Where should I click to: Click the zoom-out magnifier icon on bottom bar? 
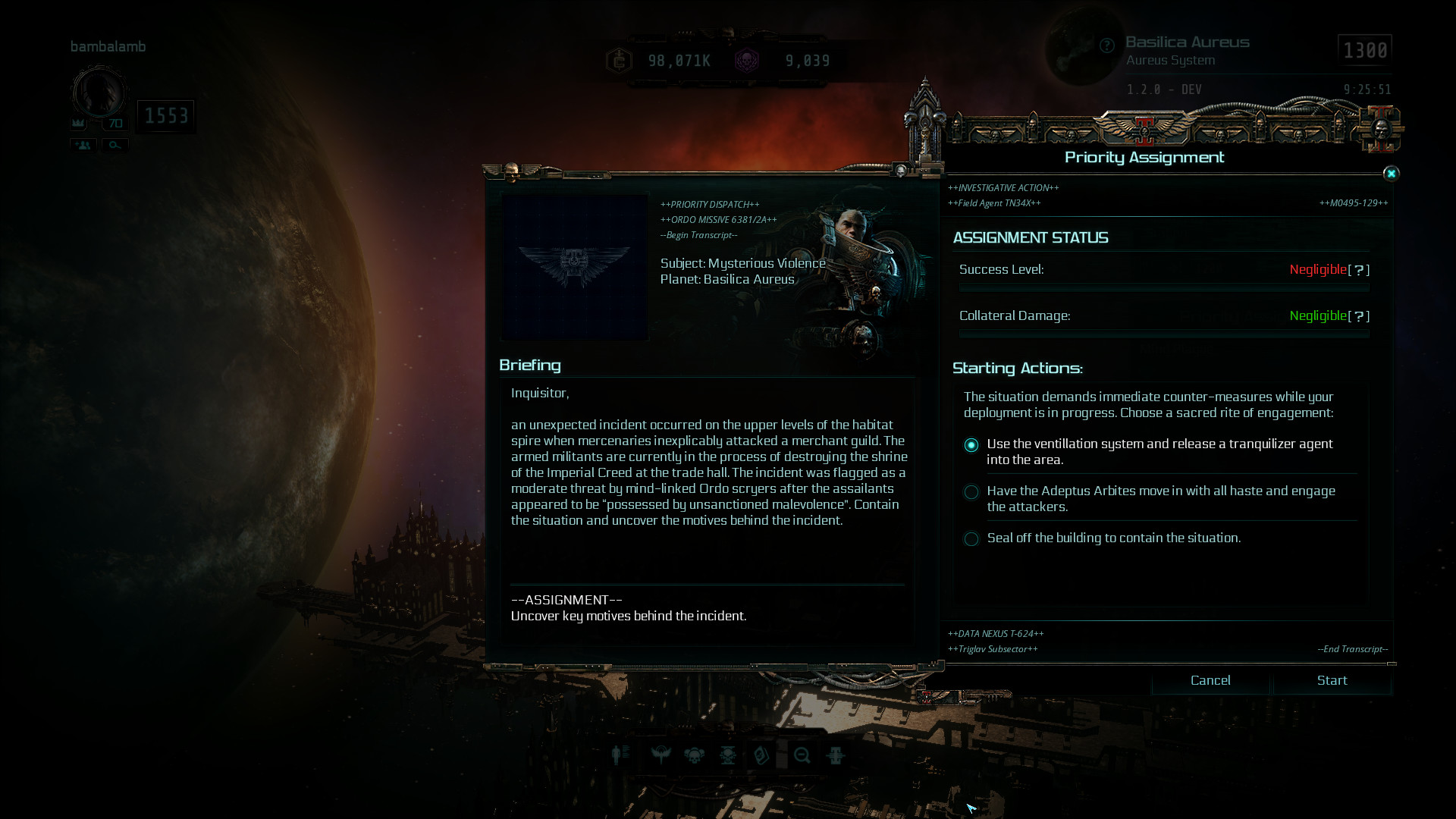pos(802,755)
